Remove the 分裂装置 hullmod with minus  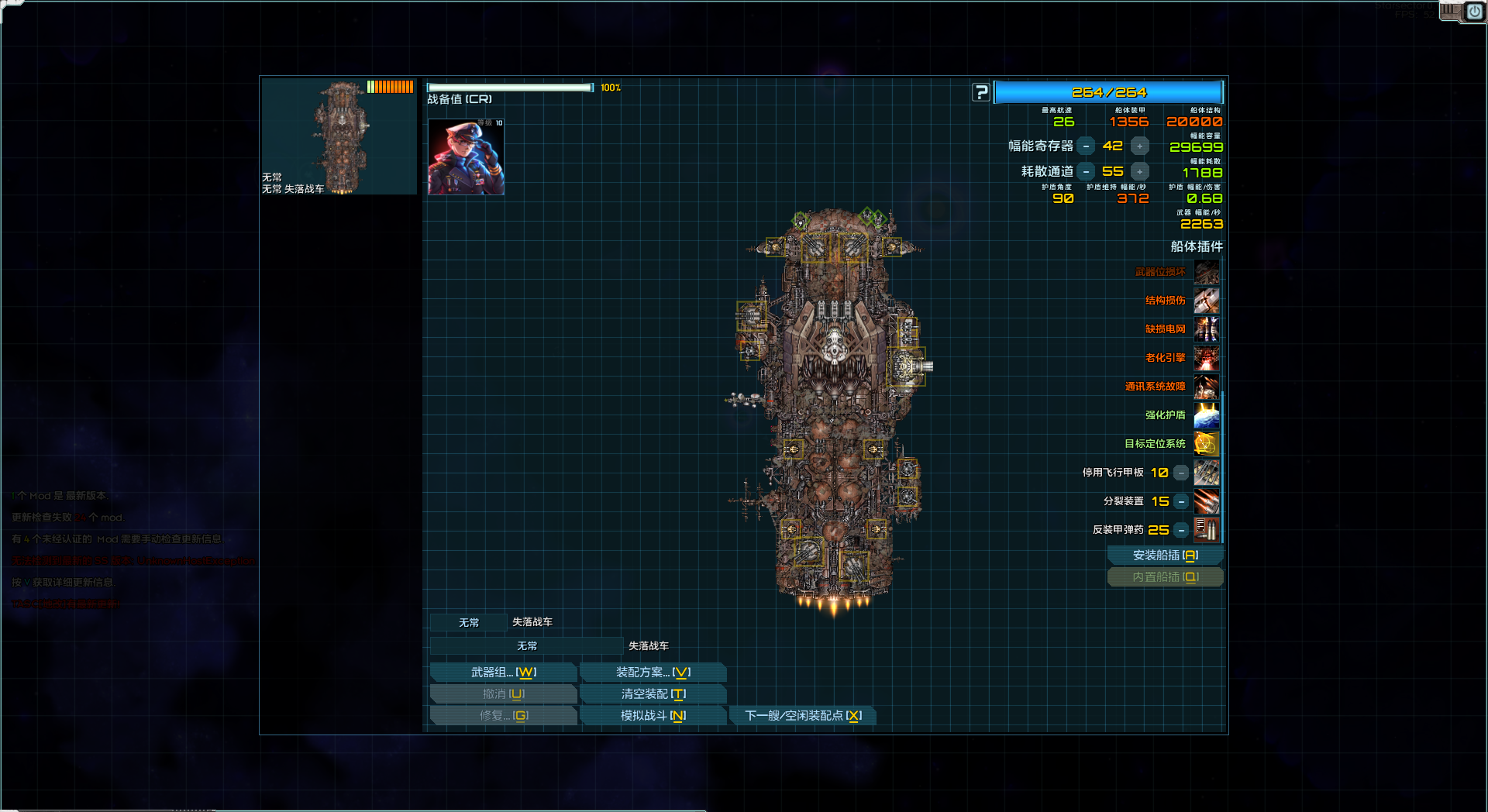tap(1181, 501)
